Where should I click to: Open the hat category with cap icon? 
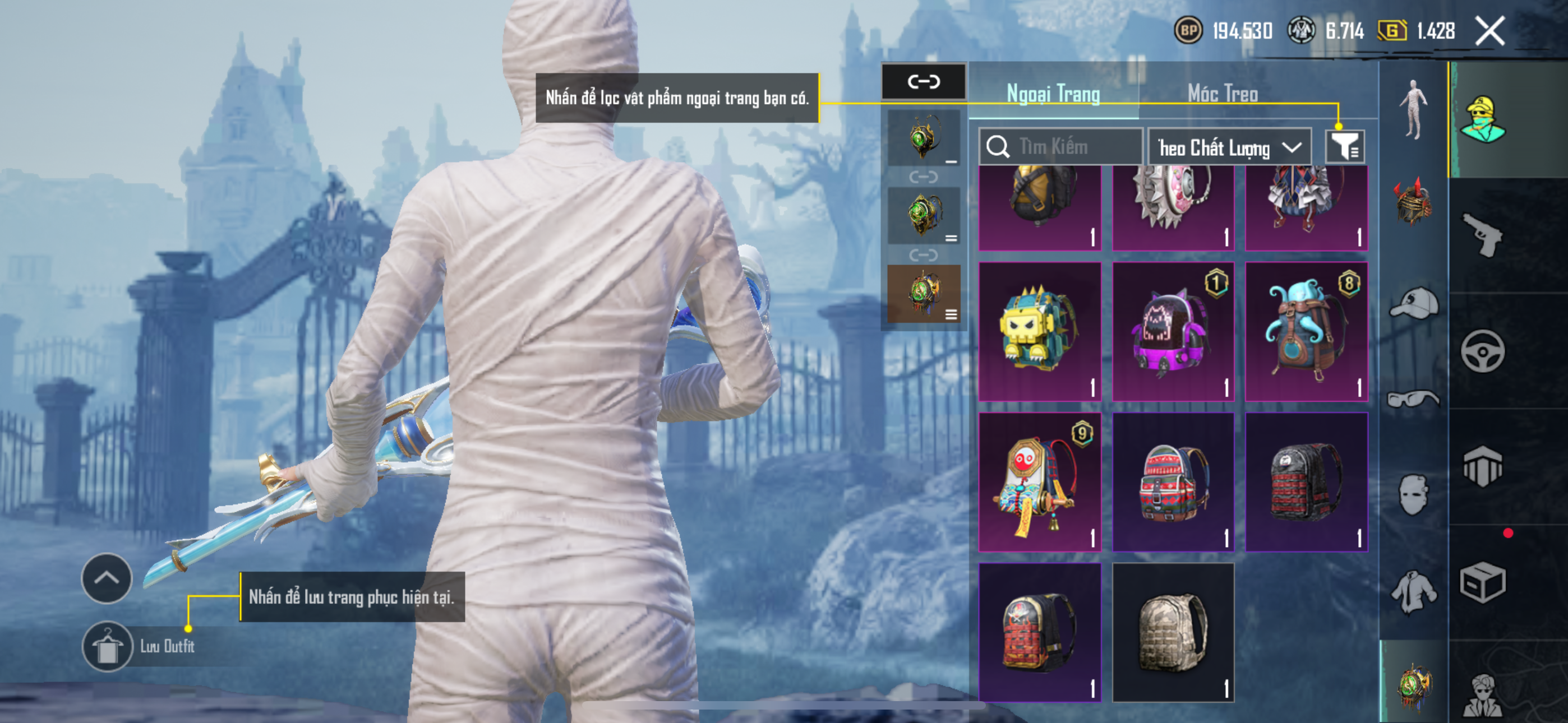coord(1413,303)
